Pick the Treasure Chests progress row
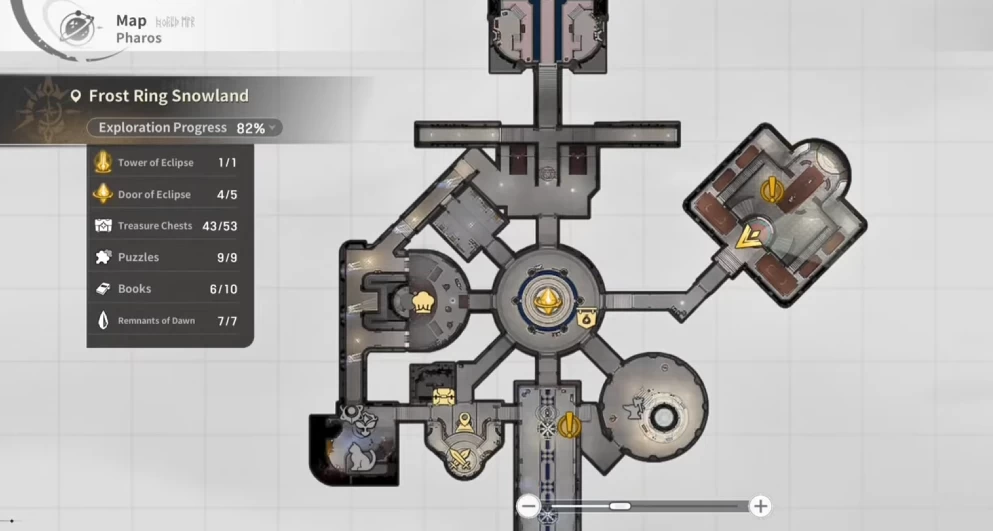This screenshot has height=531, width=993. pos(168,226)
